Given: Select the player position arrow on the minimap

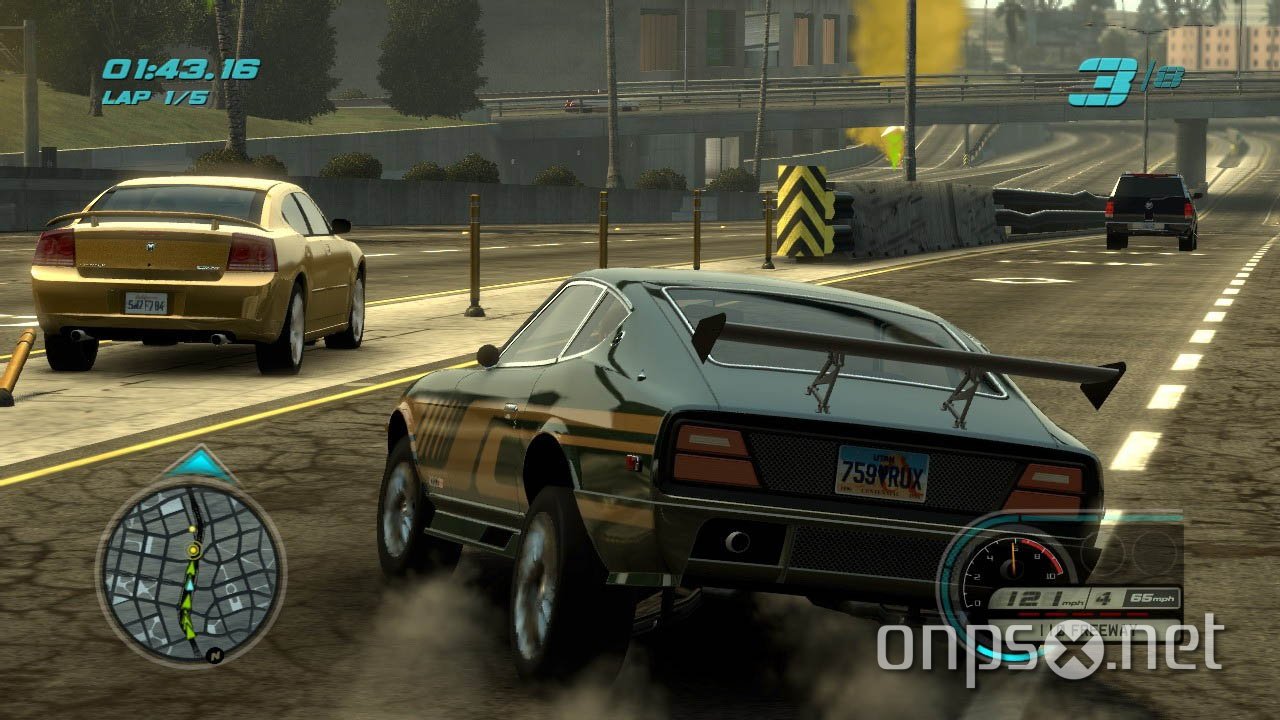Looking at the screenshot, I should coord(191,586).
